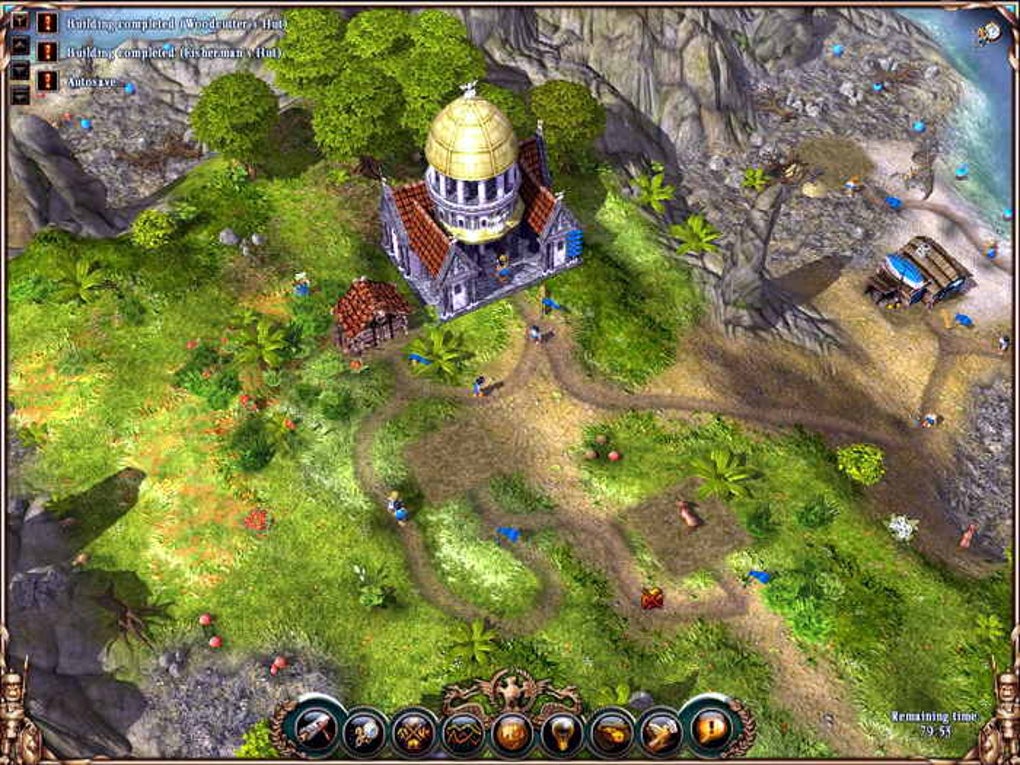This screenshot has height=765, width=1020.
Task: Open the hammer build menu
Action: coord(316,729)
